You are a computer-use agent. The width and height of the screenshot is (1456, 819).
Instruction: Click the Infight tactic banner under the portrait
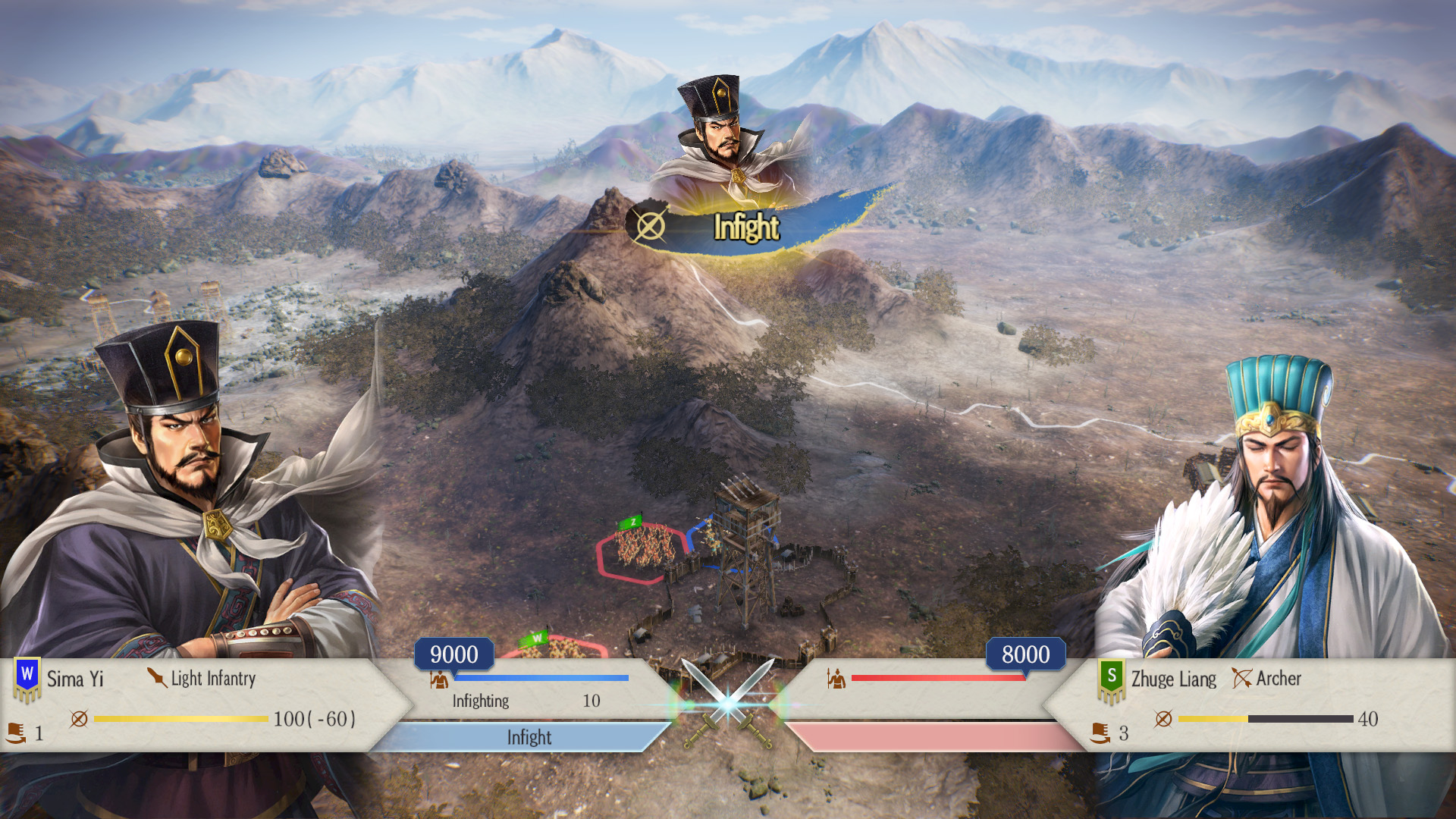point(746,227)
